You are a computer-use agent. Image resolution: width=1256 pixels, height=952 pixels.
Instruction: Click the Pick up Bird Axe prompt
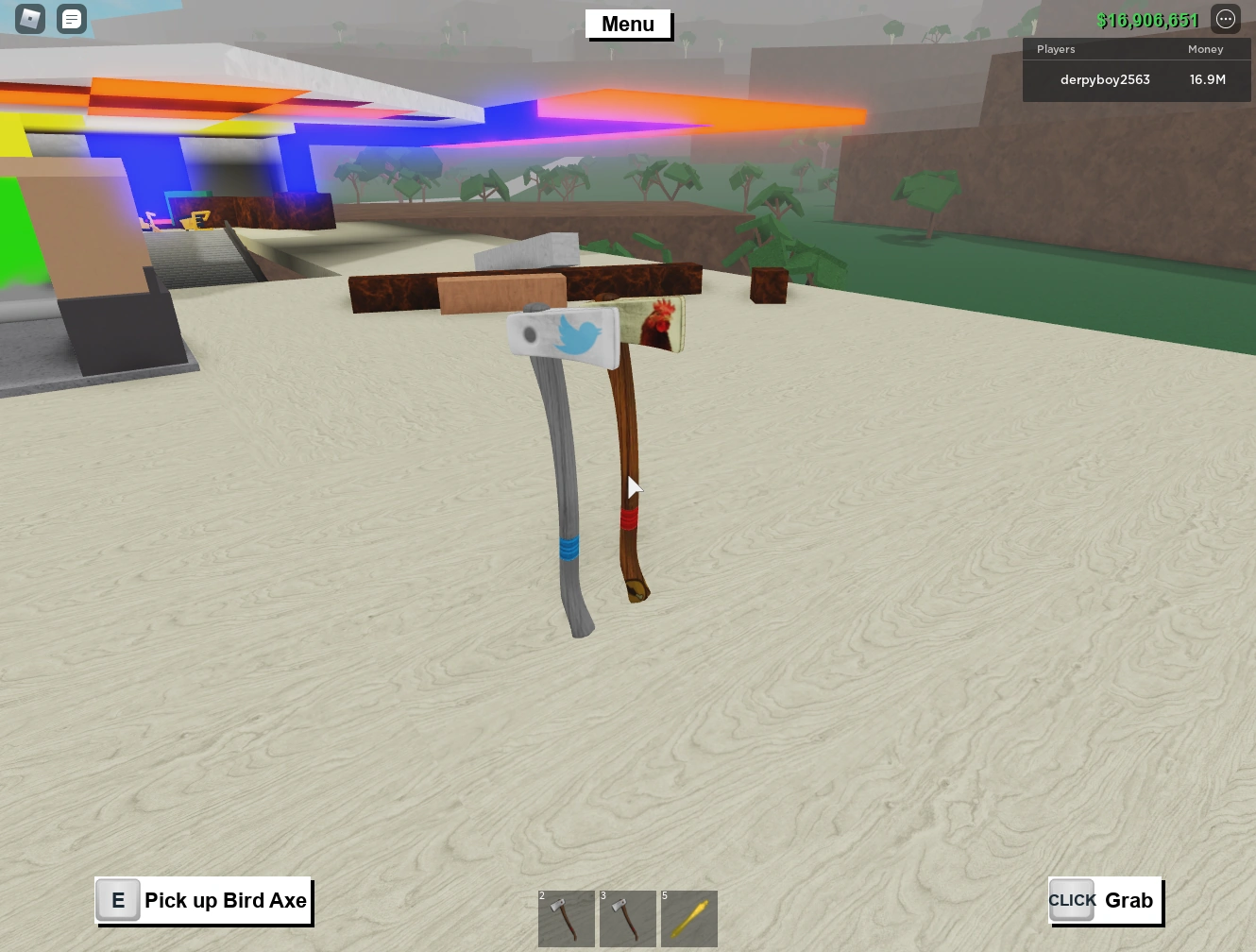[x=226, y=900]
